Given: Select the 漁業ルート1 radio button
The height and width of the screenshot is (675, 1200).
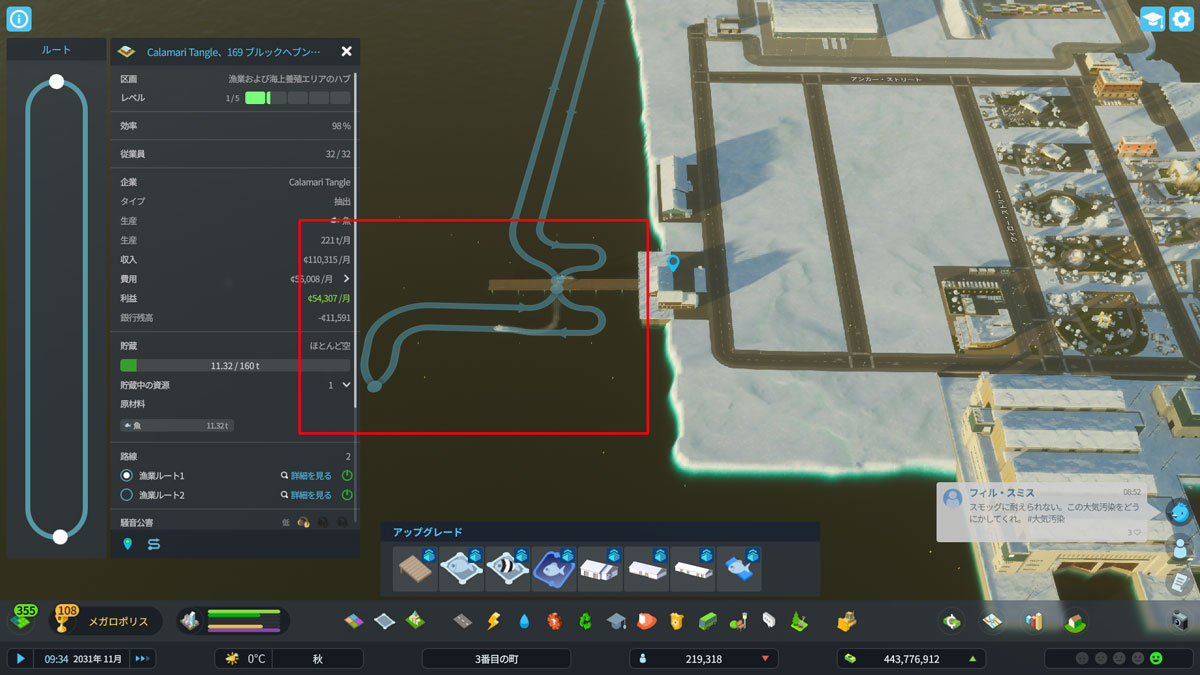Looking at the screenshot, I should click(127, 476).
